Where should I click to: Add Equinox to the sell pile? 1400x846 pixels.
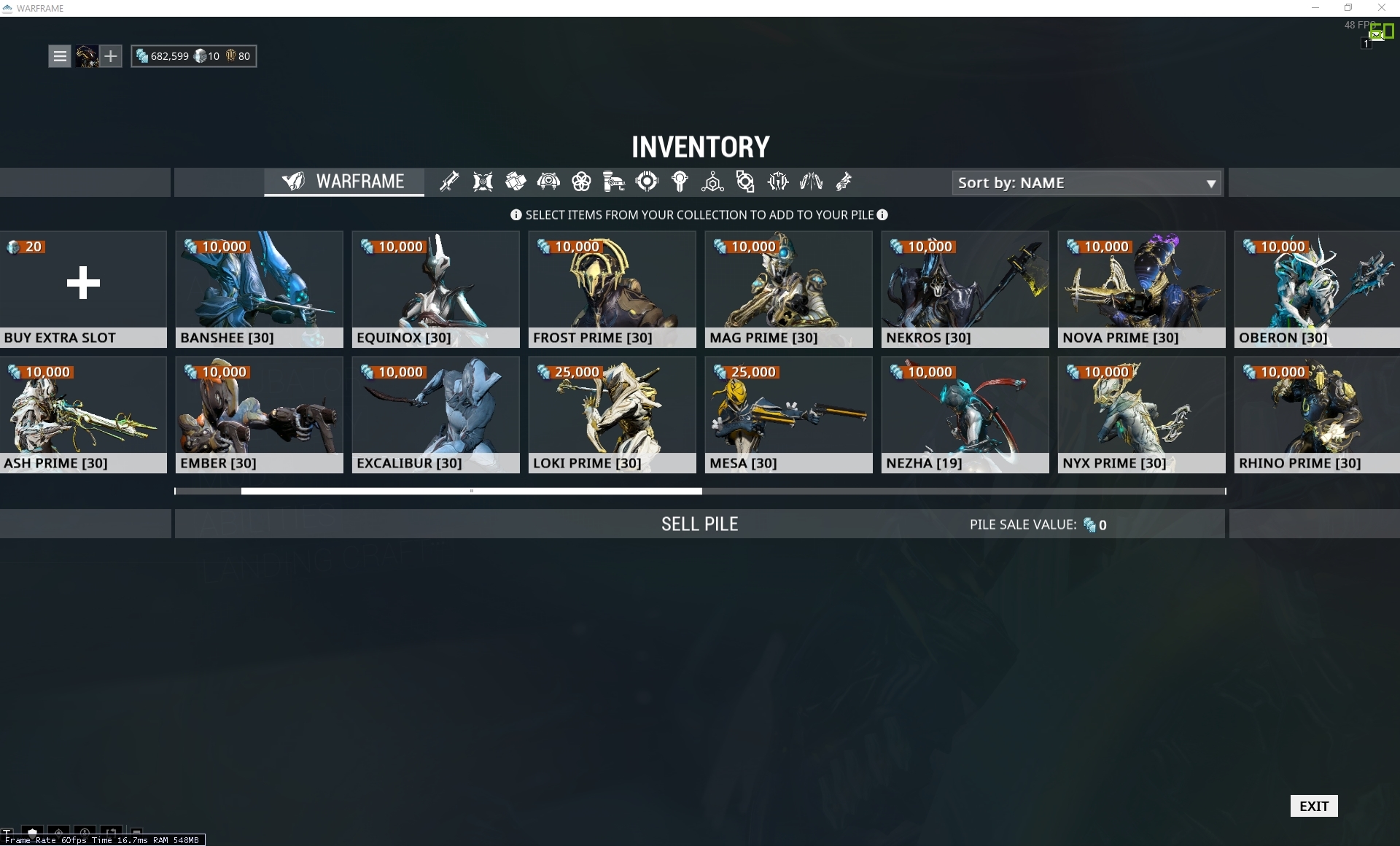[x=435, y=290]
